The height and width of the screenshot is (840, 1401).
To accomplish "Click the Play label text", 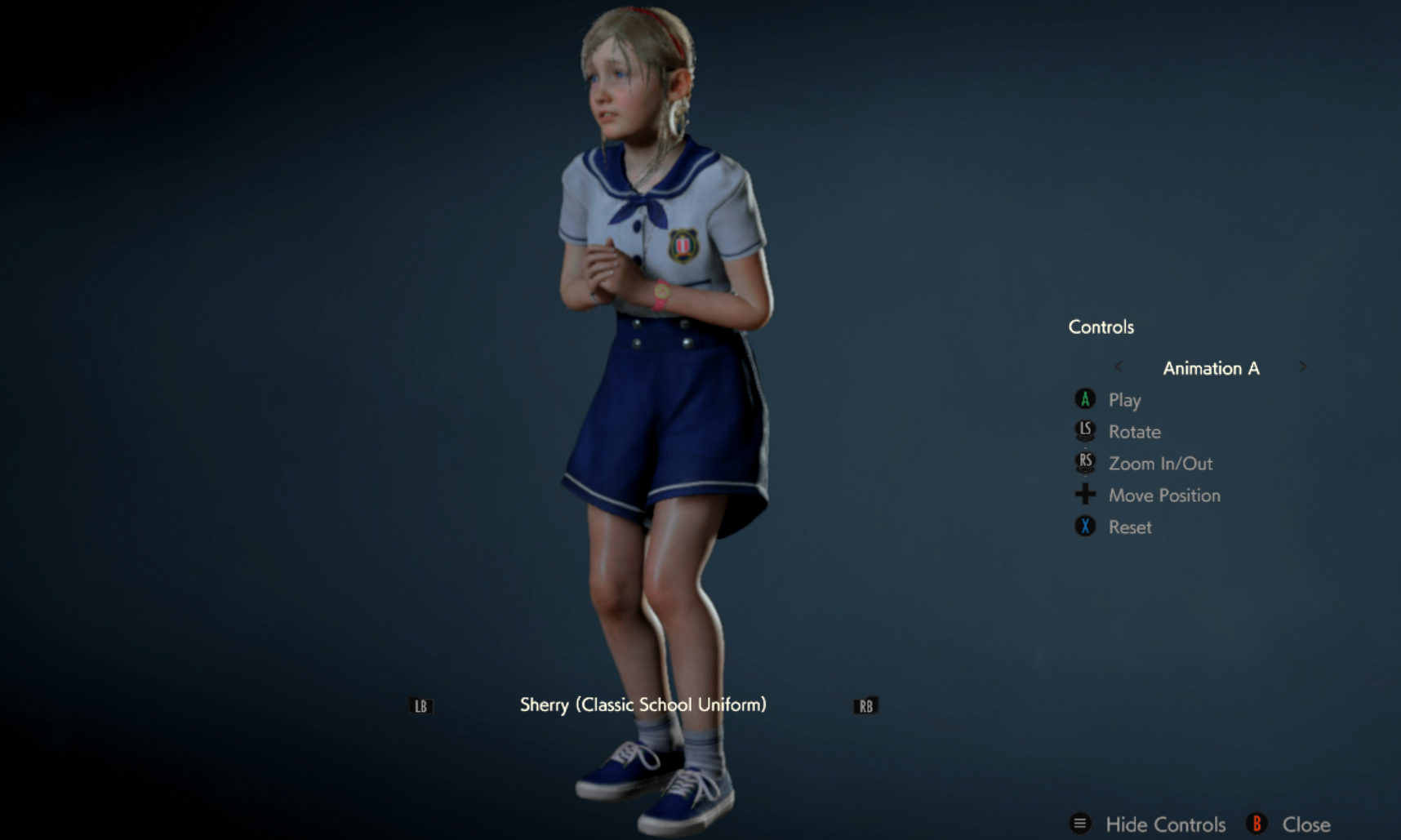I will click(1125, 399).
